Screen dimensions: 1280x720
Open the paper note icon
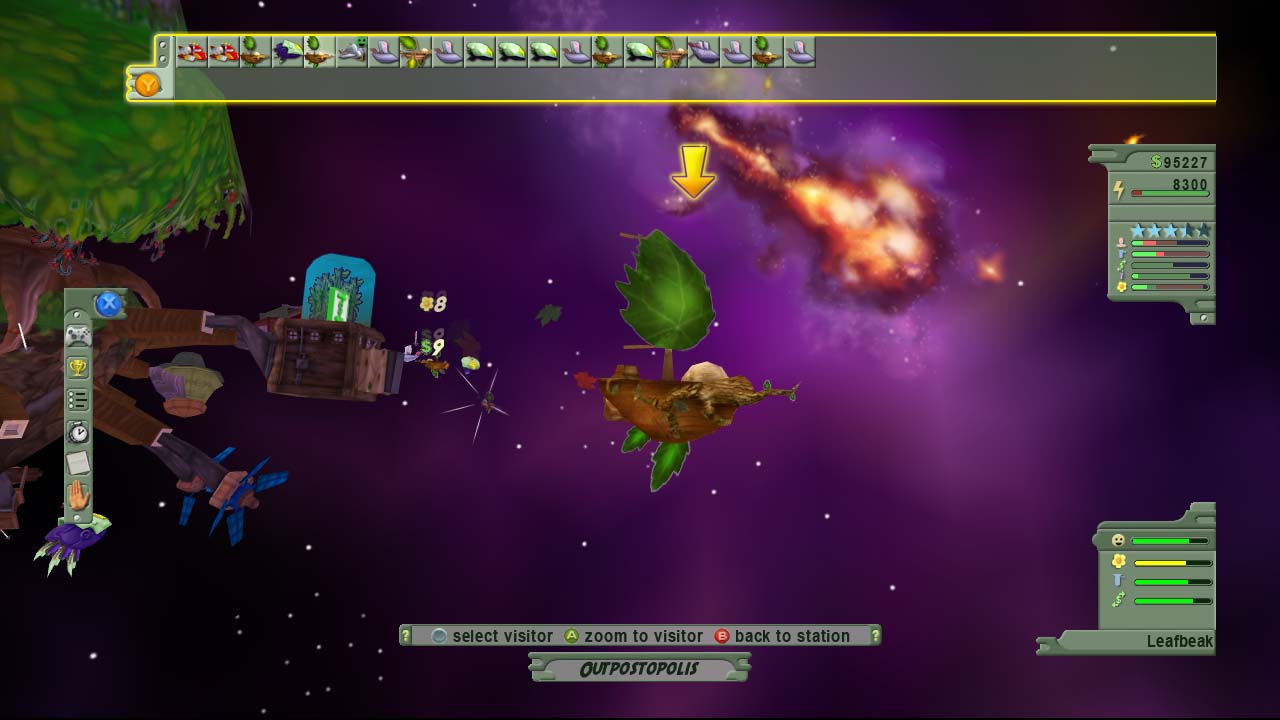[x=78, y=463]
